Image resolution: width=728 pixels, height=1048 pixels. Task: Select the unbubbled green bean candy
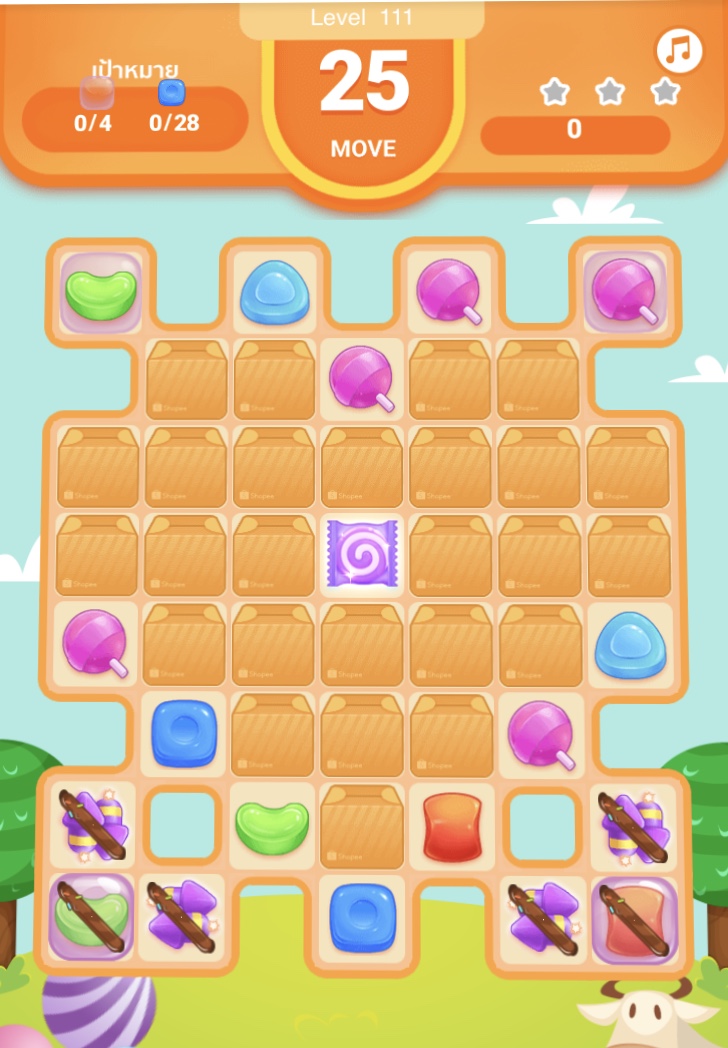(x=272, y=827)
